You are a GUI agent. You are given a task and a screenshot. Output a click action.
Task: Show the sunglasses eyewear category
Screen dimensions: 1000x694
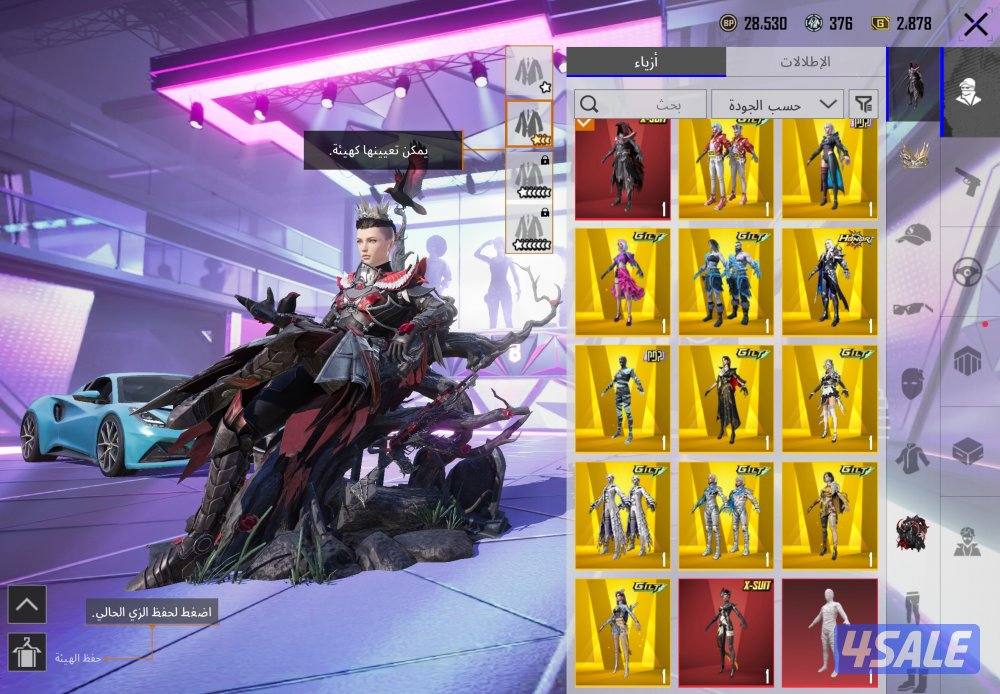[912, 307]
